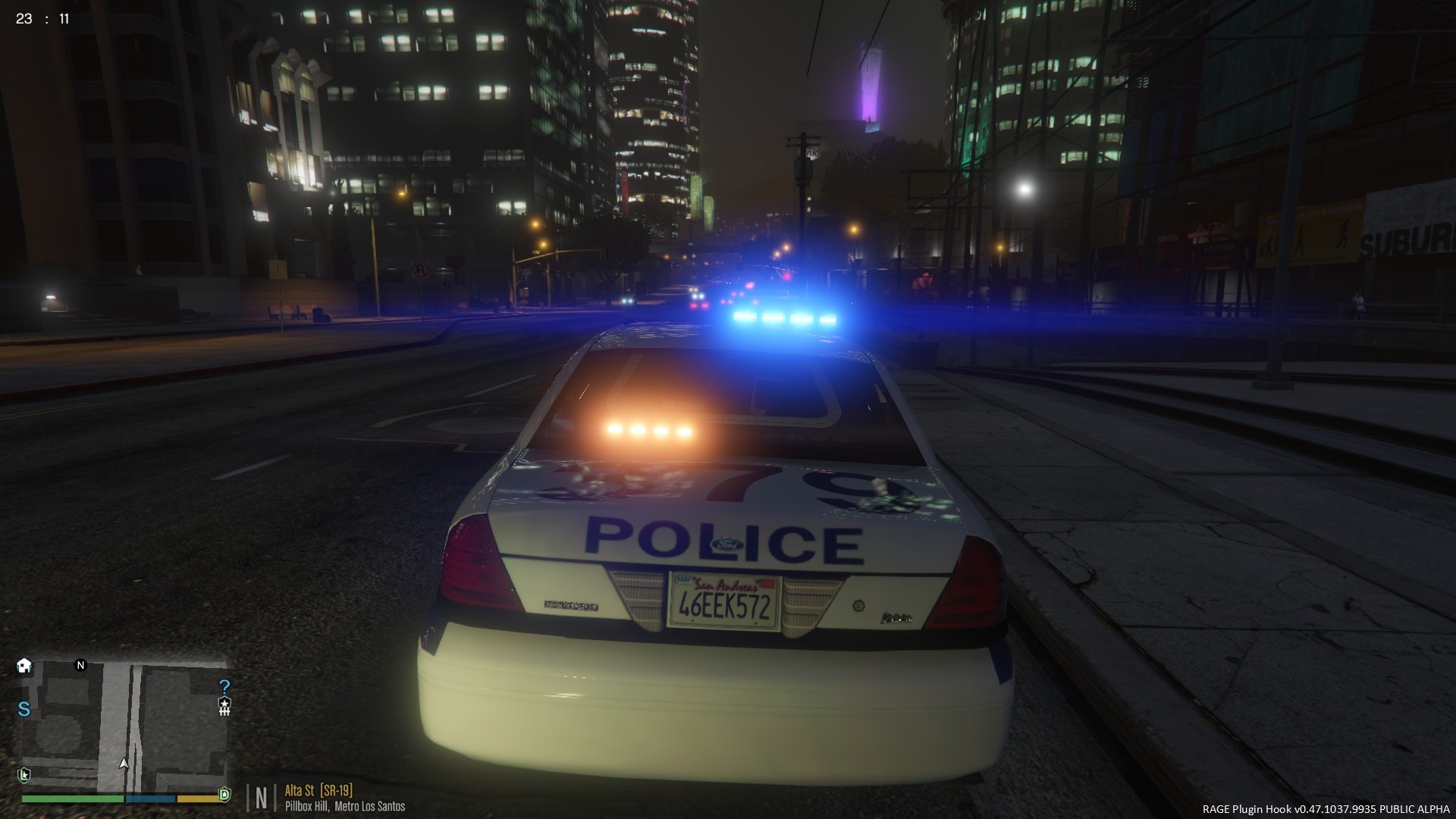Click the safehouse blip on the minimap
This screenshot has height=819, width=1456.
coord(24,666)
